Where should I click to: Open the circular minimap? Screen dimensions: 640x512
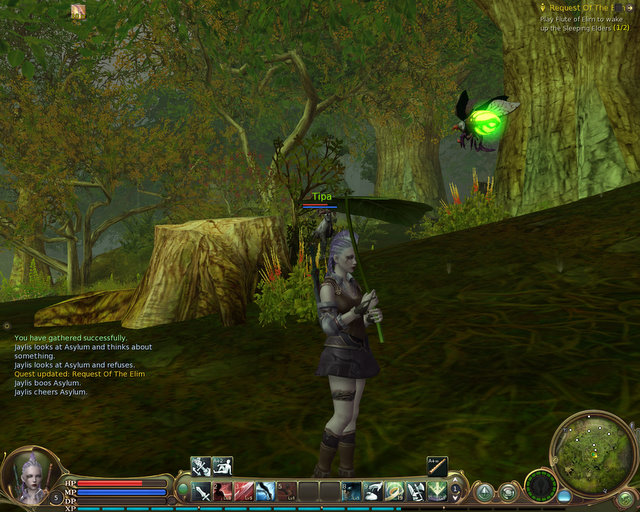pyautogui.click(x=593, y=451)
